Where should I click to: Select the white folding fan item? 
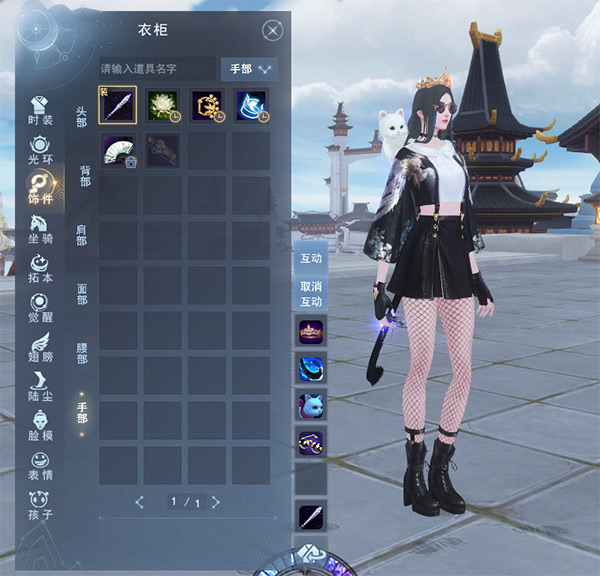pos(117,150)
